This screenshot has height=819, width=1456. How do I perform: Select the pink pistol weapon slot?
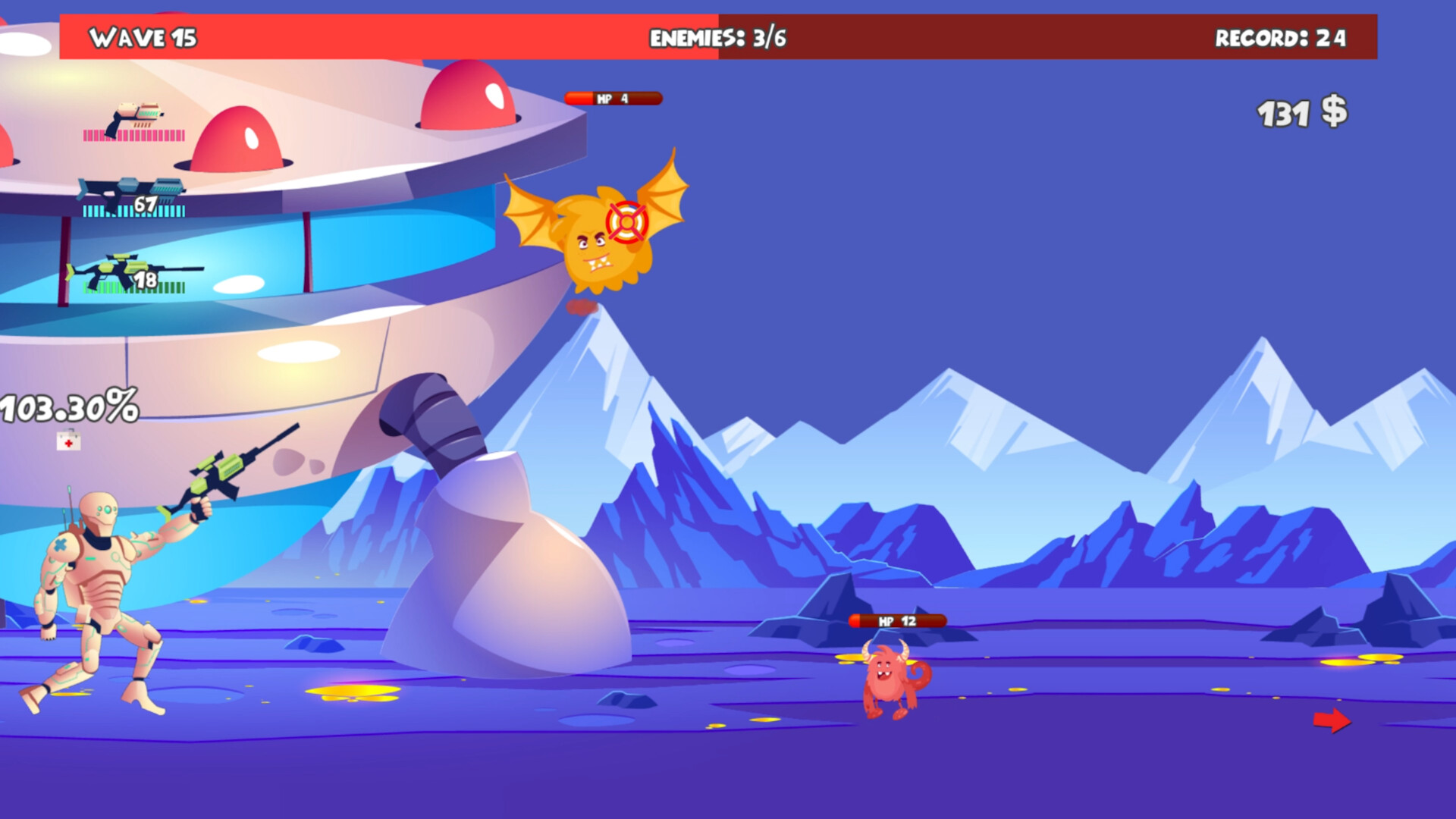(x=136, y=114)
